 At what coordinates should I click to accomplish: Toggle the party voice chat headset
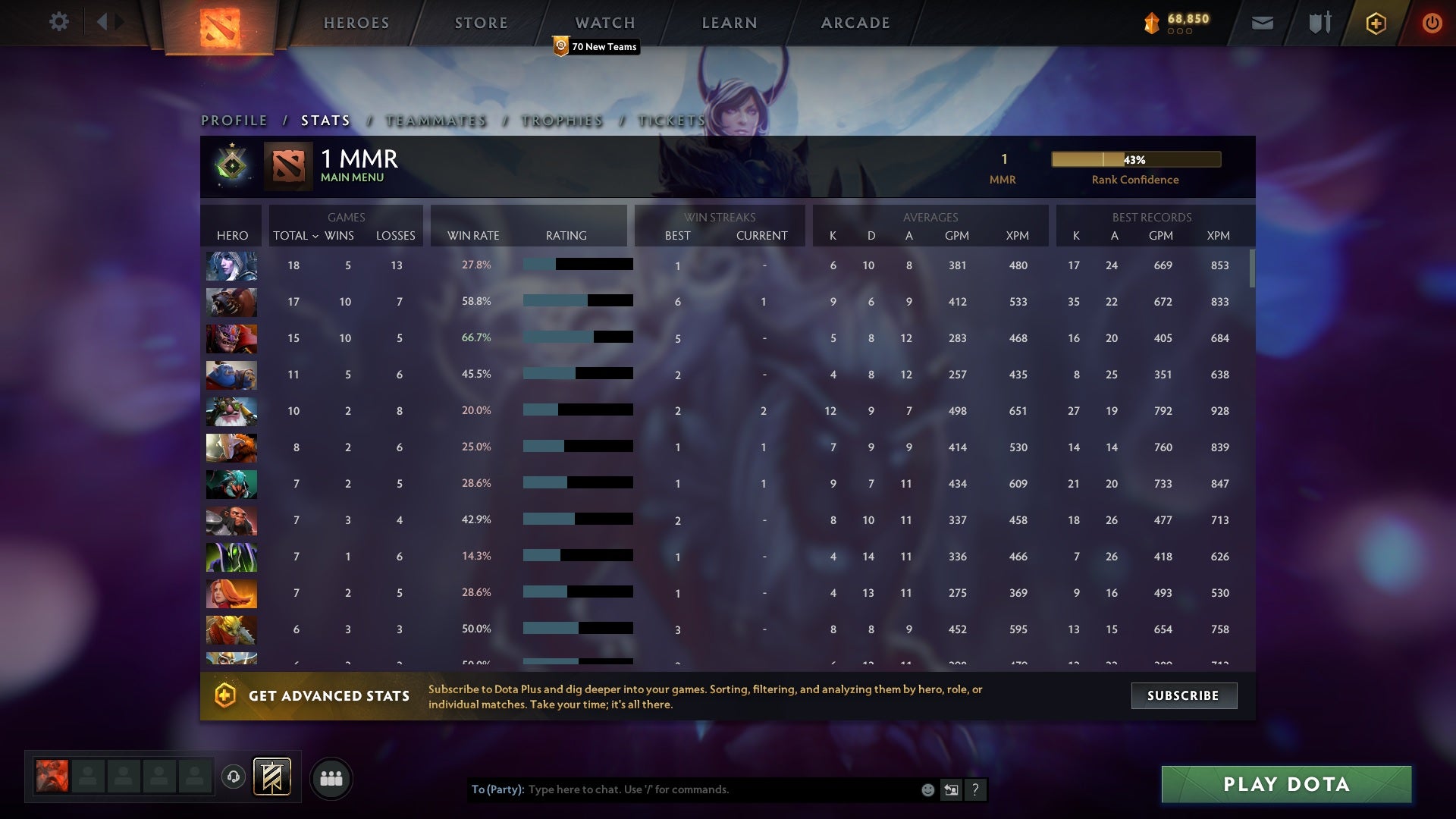(x=234, y=777)
